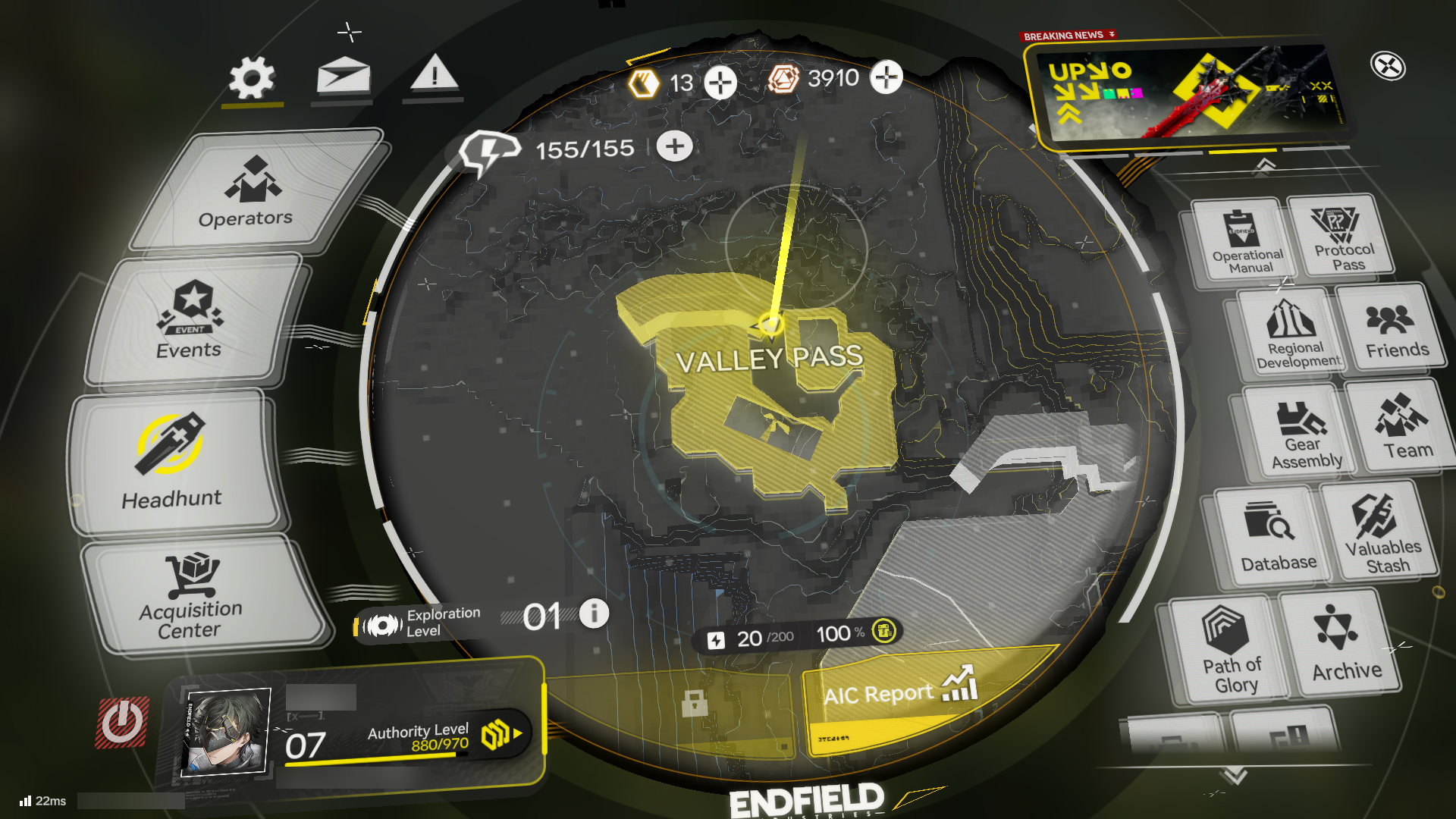Image resolution: width=1456 pixels, height=819 pixels.
Task: Open the AIC Report panel
Action: click(901, 692)
